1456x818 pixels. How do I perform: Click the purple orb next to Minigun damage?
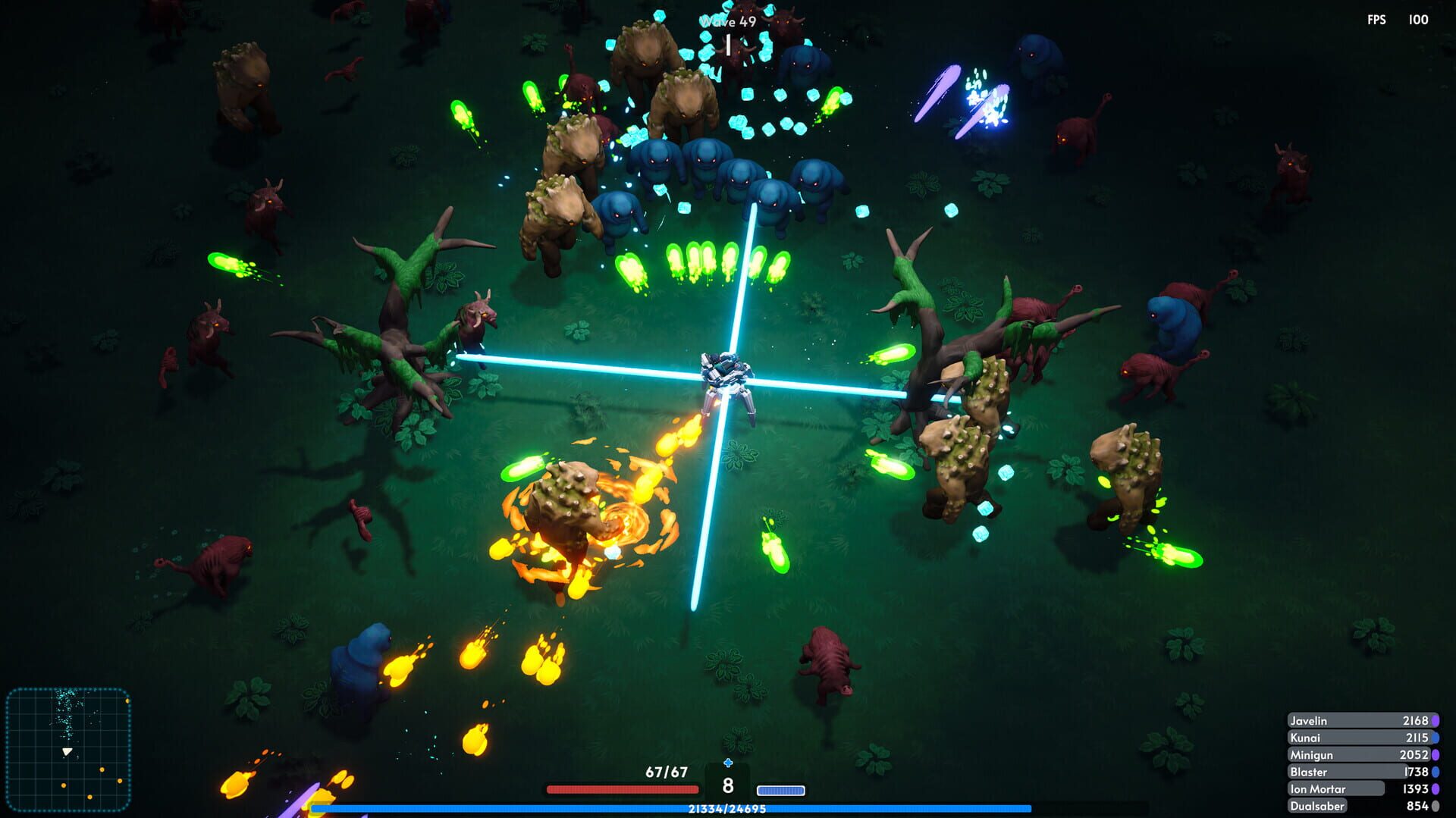(1436, 754)
